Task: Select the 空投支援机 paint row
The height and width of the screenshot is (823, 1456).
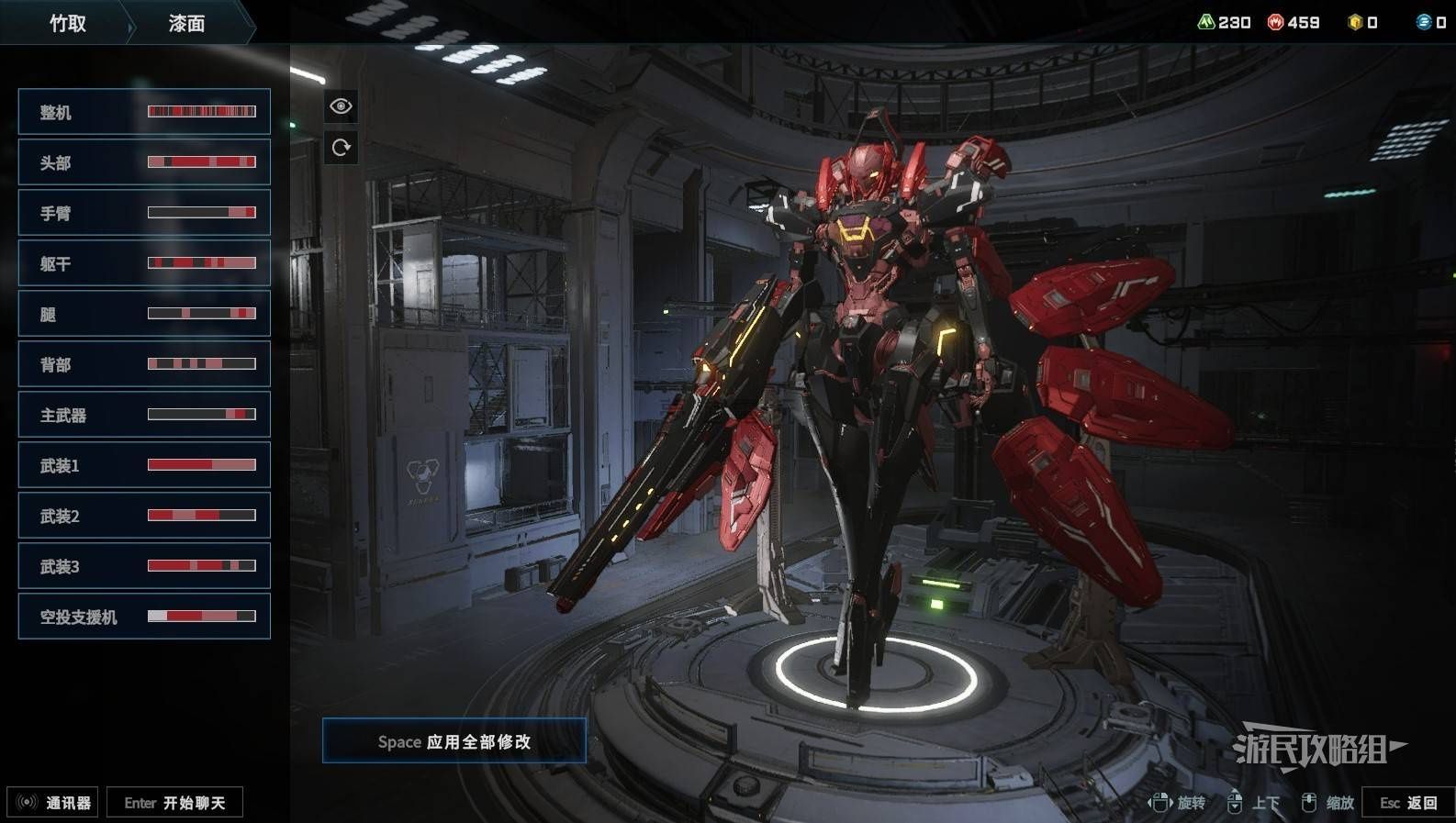Action: (x=144, y=617)
